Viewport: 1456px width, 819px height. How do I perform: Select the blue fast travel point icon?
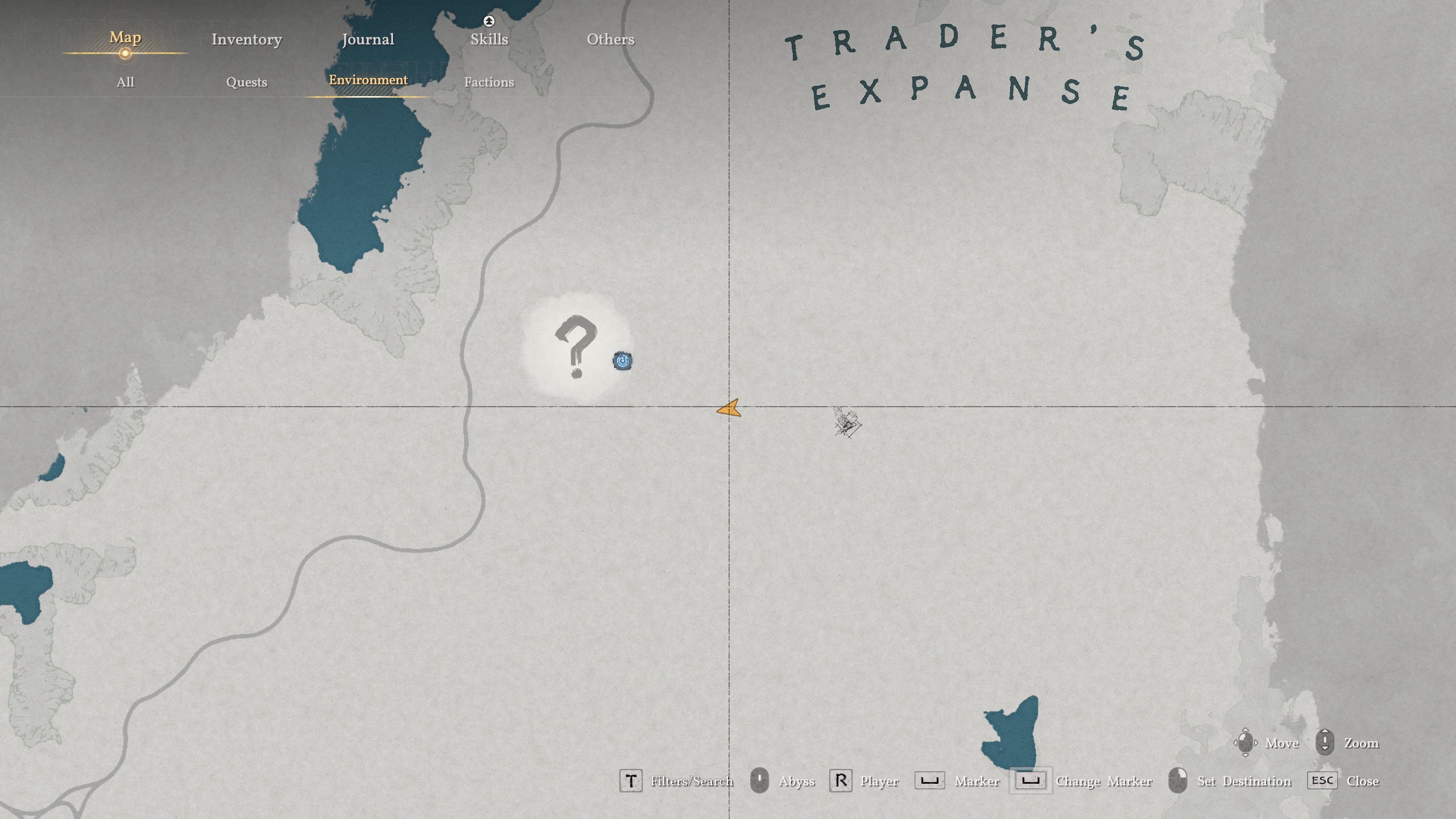[x=622, y=359]
